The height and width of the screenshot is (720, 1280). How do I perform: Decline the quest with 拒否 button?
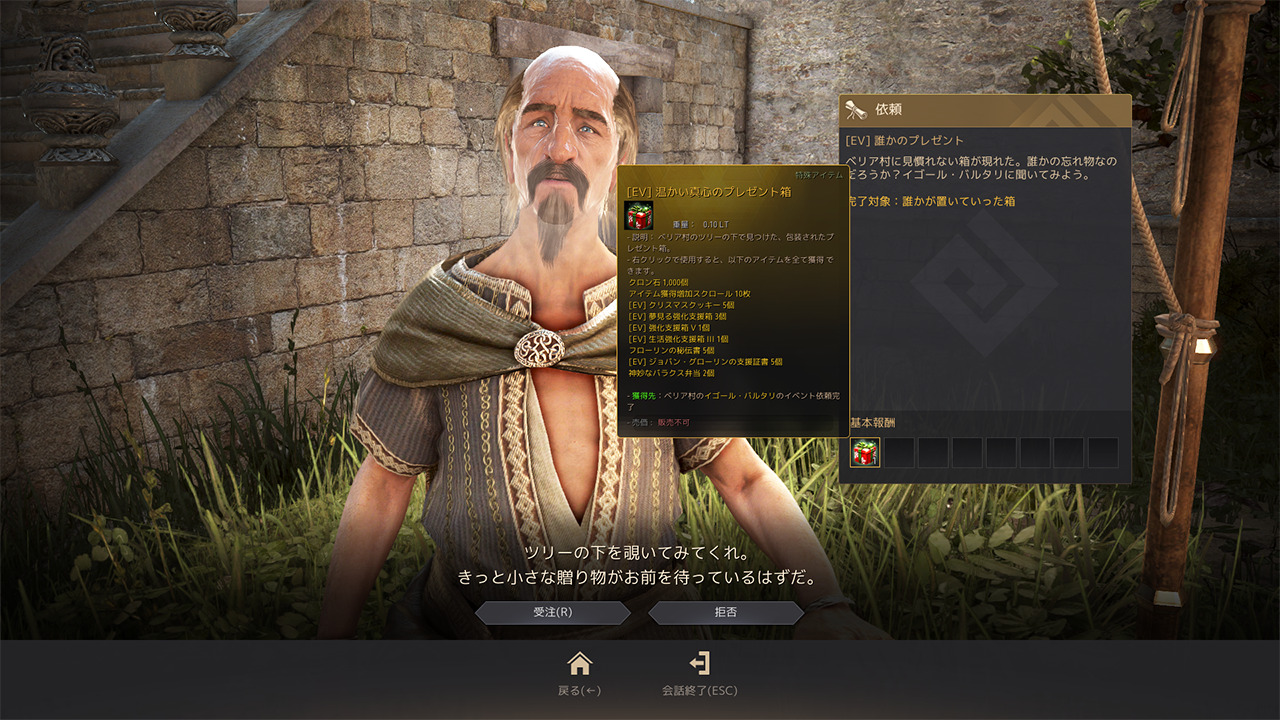click(x=726, y=612)
